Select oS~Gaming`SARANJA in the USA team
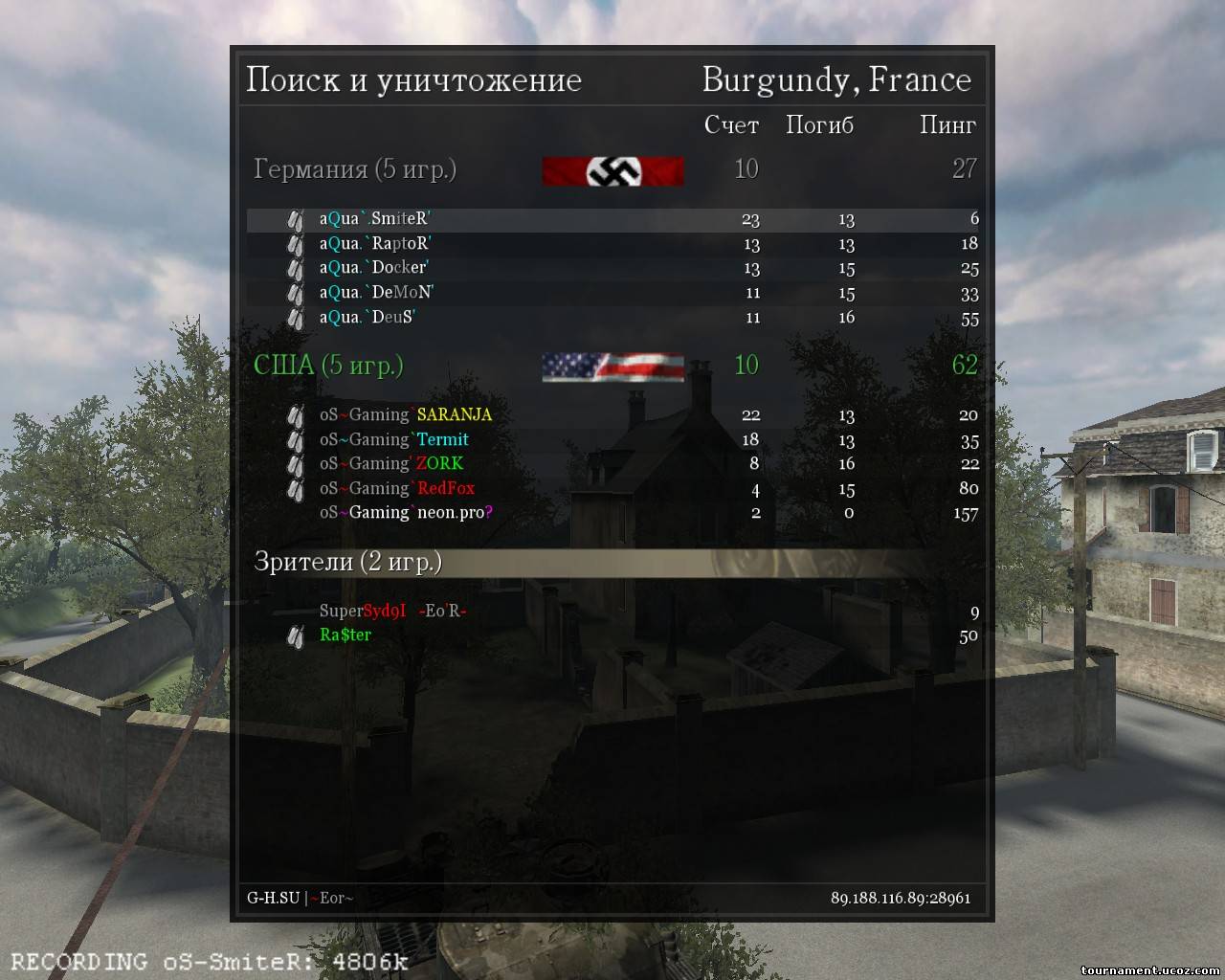Viewport: 1225px width, 980px height. pos(405,415)
